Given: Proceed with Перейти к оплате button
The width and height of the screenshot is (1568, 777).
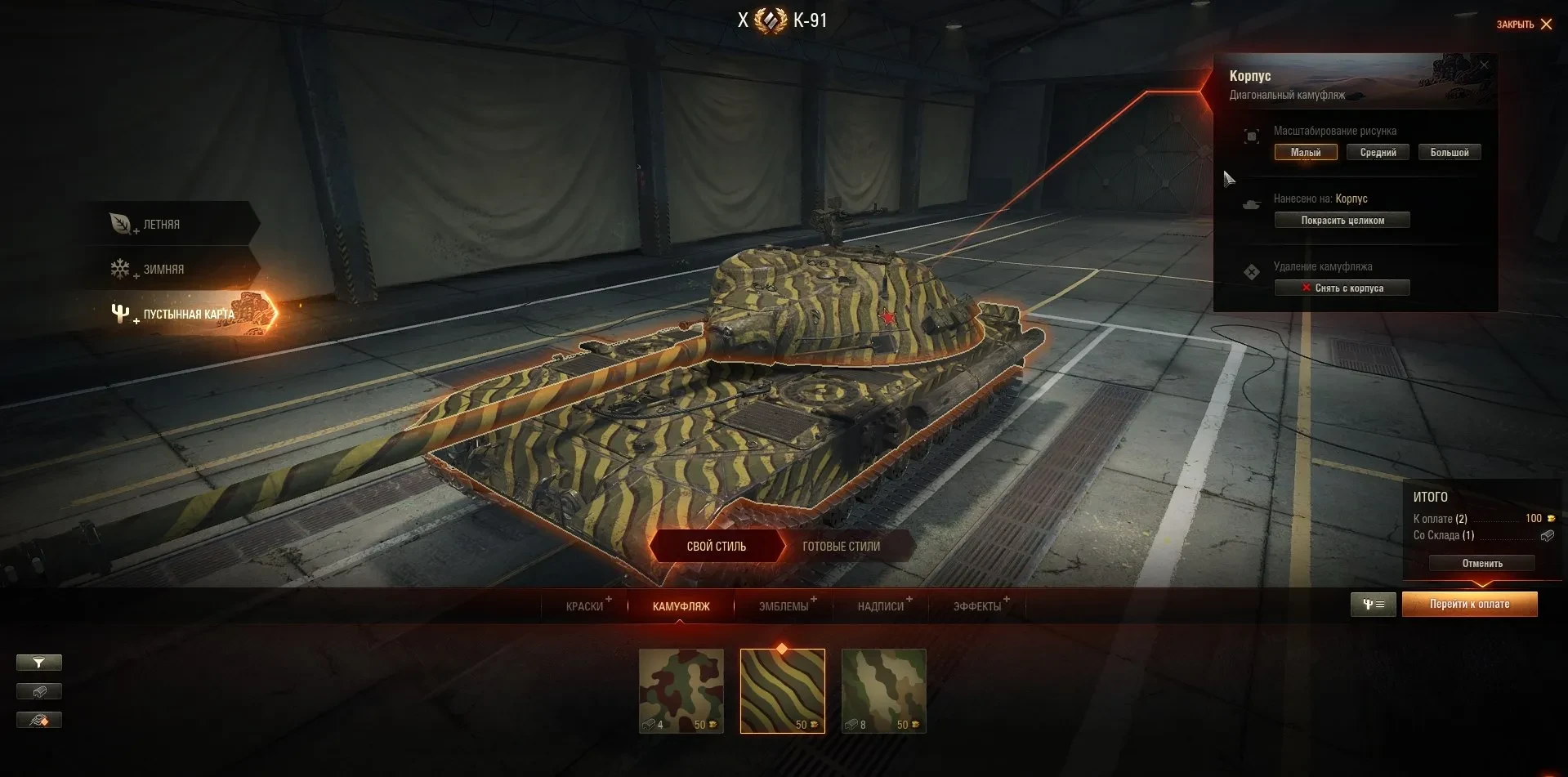Looking at the screenshot, I should (1469, 605).
